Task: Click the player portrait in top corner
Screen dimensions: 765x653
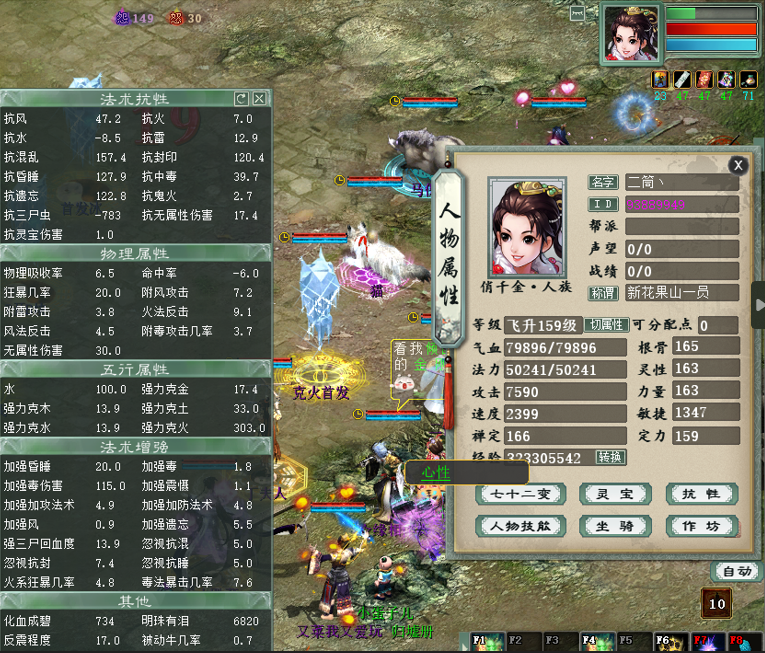Action: pyautogui.click(x=631, y=33)
